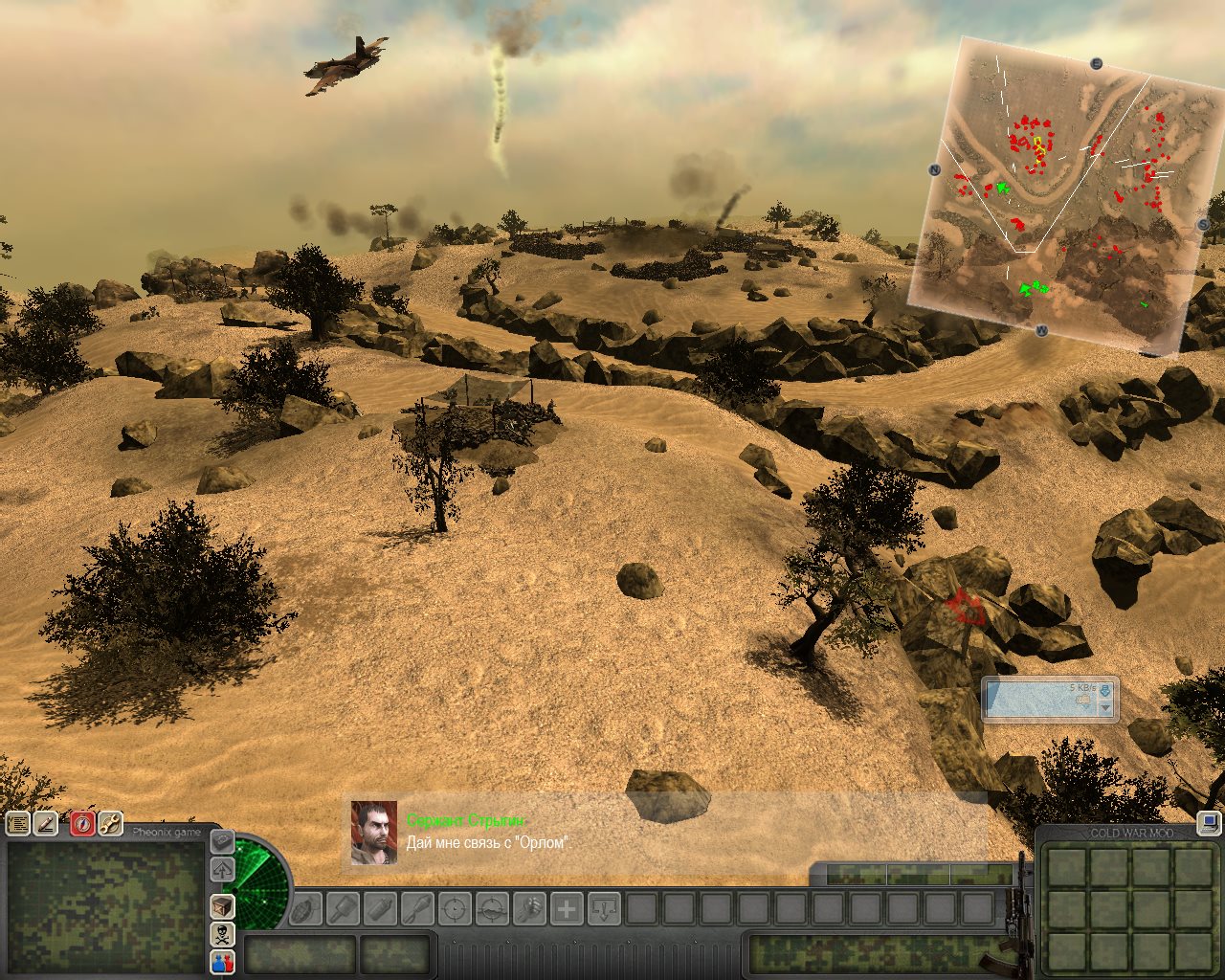Image resolution: width=1225 pixels, height=980 pixels.
Task: Select the wooden crate inventory button
Action: [222, 905]
